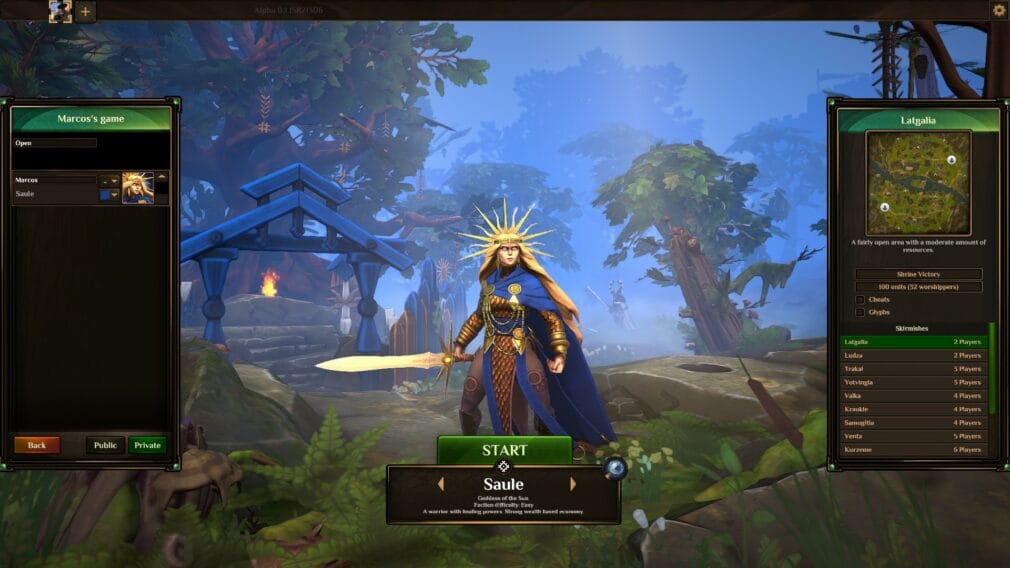Go back using the orange Back button
Screen dimensions: 1010x568
point(37,445)
